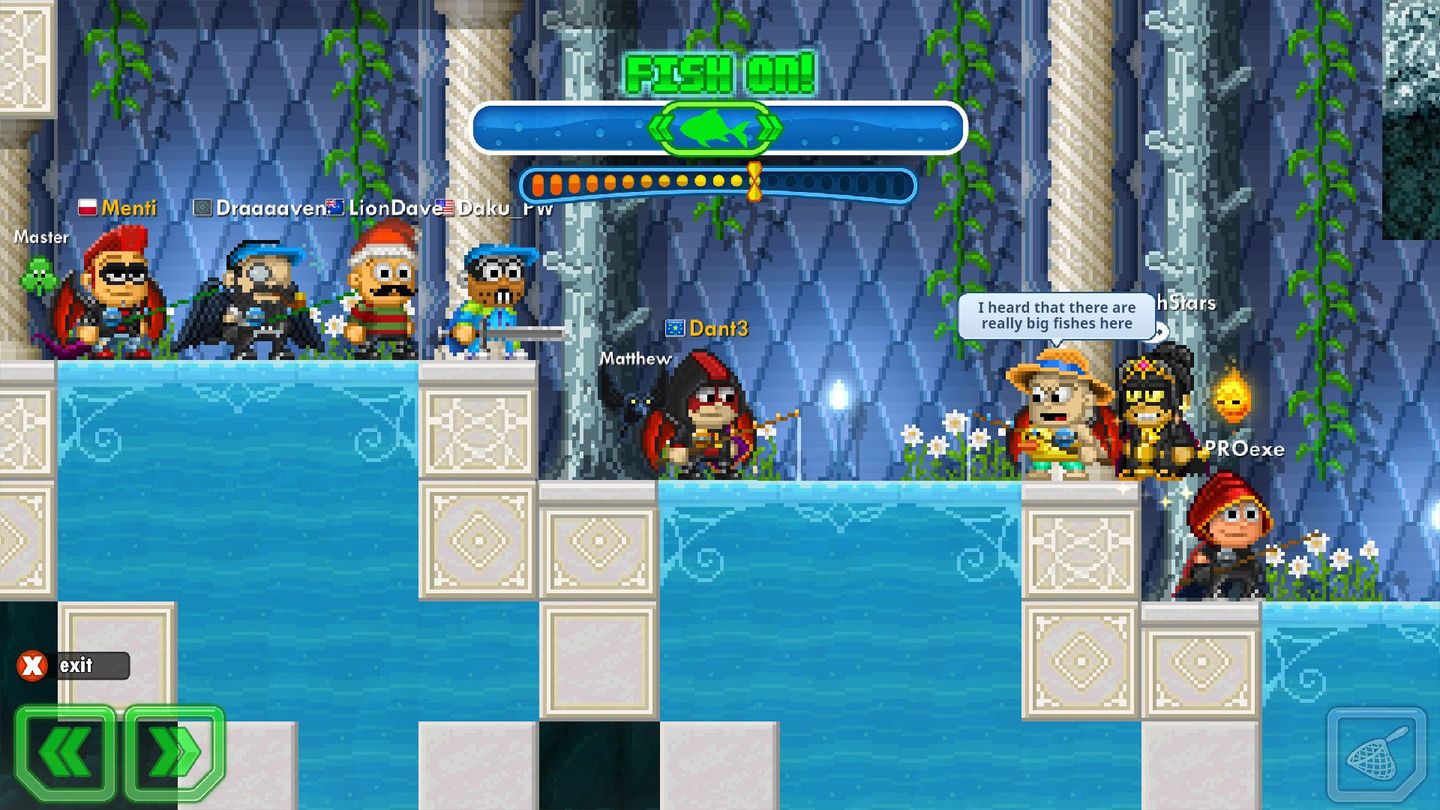
Task: Click the speech bubble about really big fishes
Action: pos(1059,316)
